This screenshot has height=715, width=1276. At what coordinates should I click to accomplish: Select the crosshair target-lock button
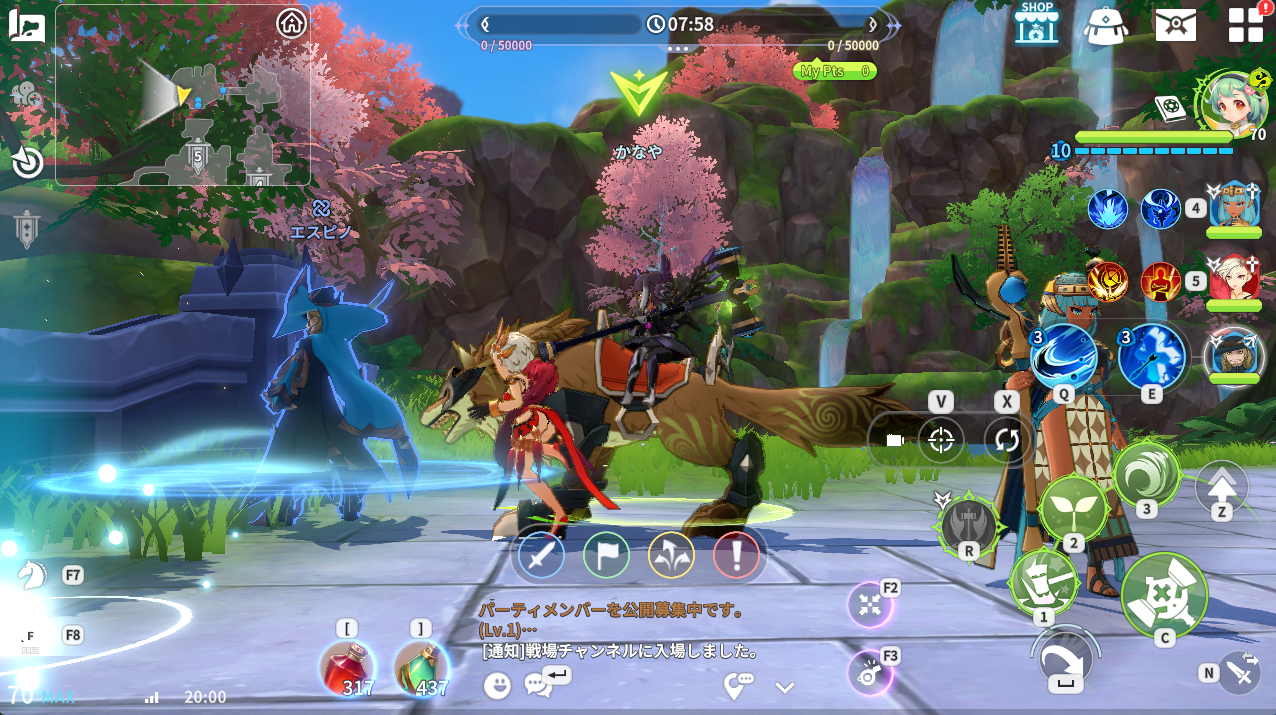[x=940, y=440]
